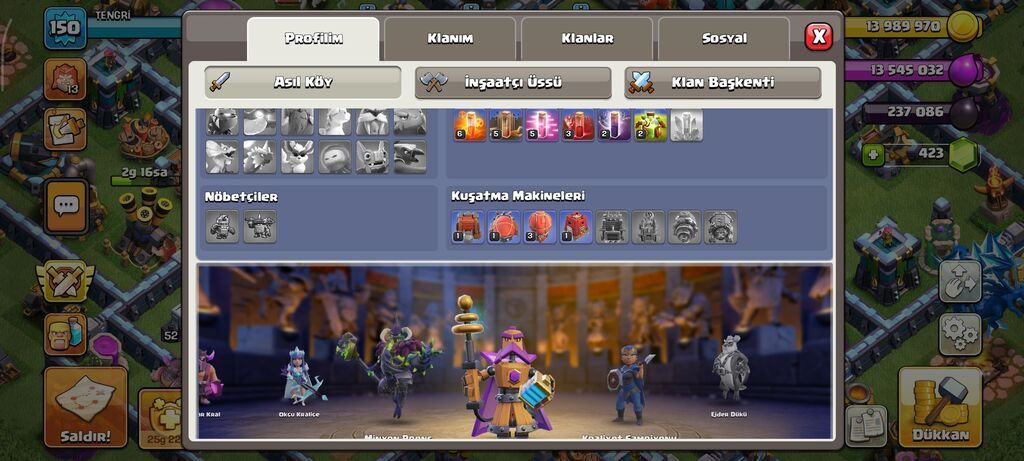
Task: Select the Klanlar tab
Action: coord(587,39)
